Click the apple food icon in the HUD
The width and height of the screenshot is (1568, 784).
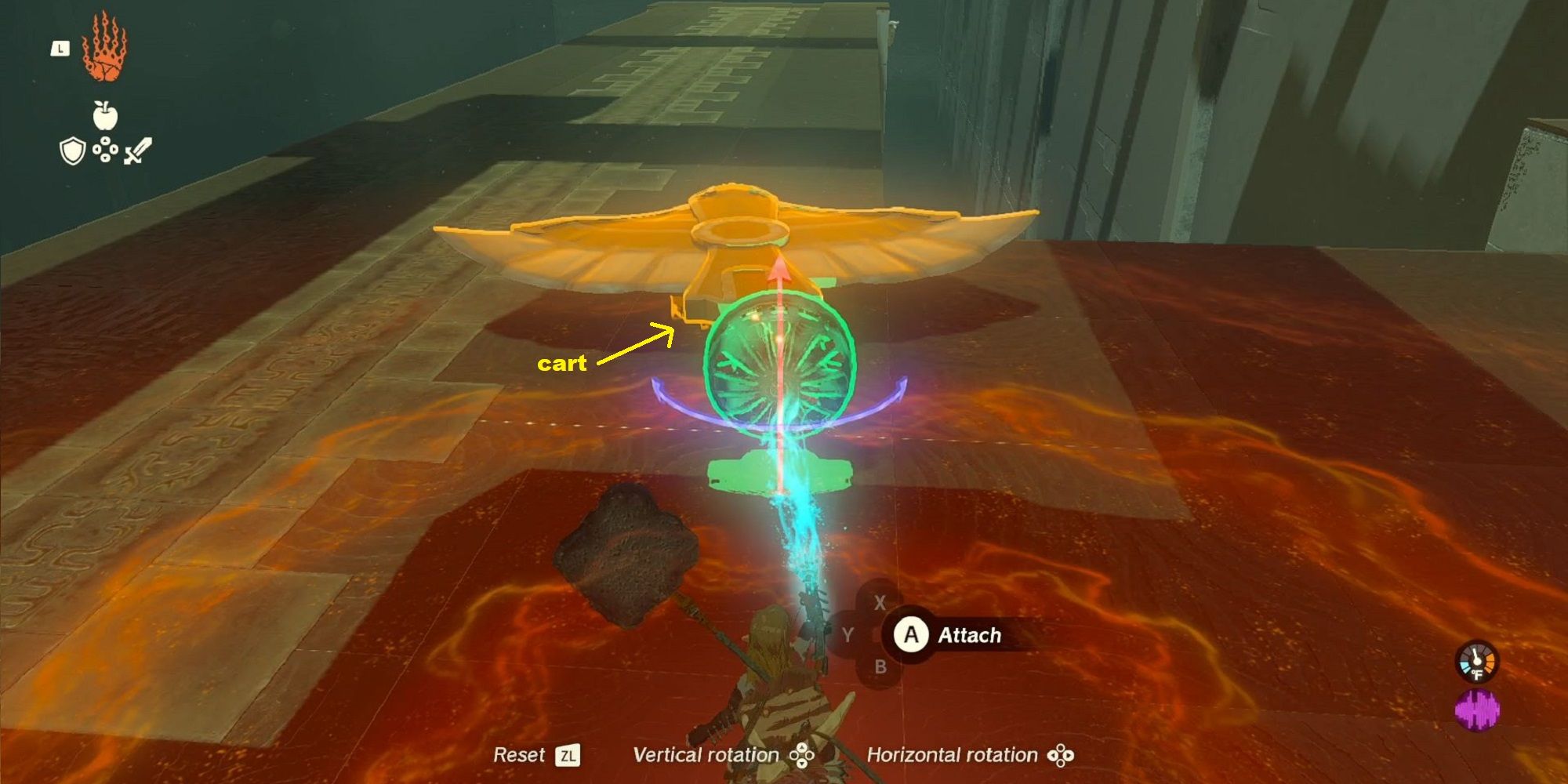(105, 114)
